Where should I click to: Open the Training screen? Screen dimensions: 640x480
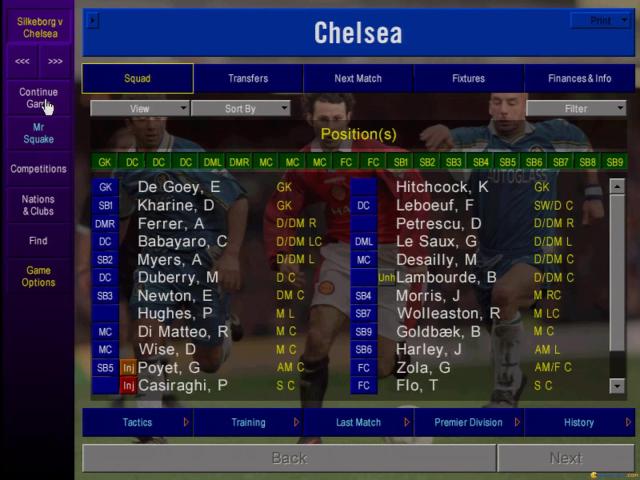pyautogui.click(x=248, y=422)
